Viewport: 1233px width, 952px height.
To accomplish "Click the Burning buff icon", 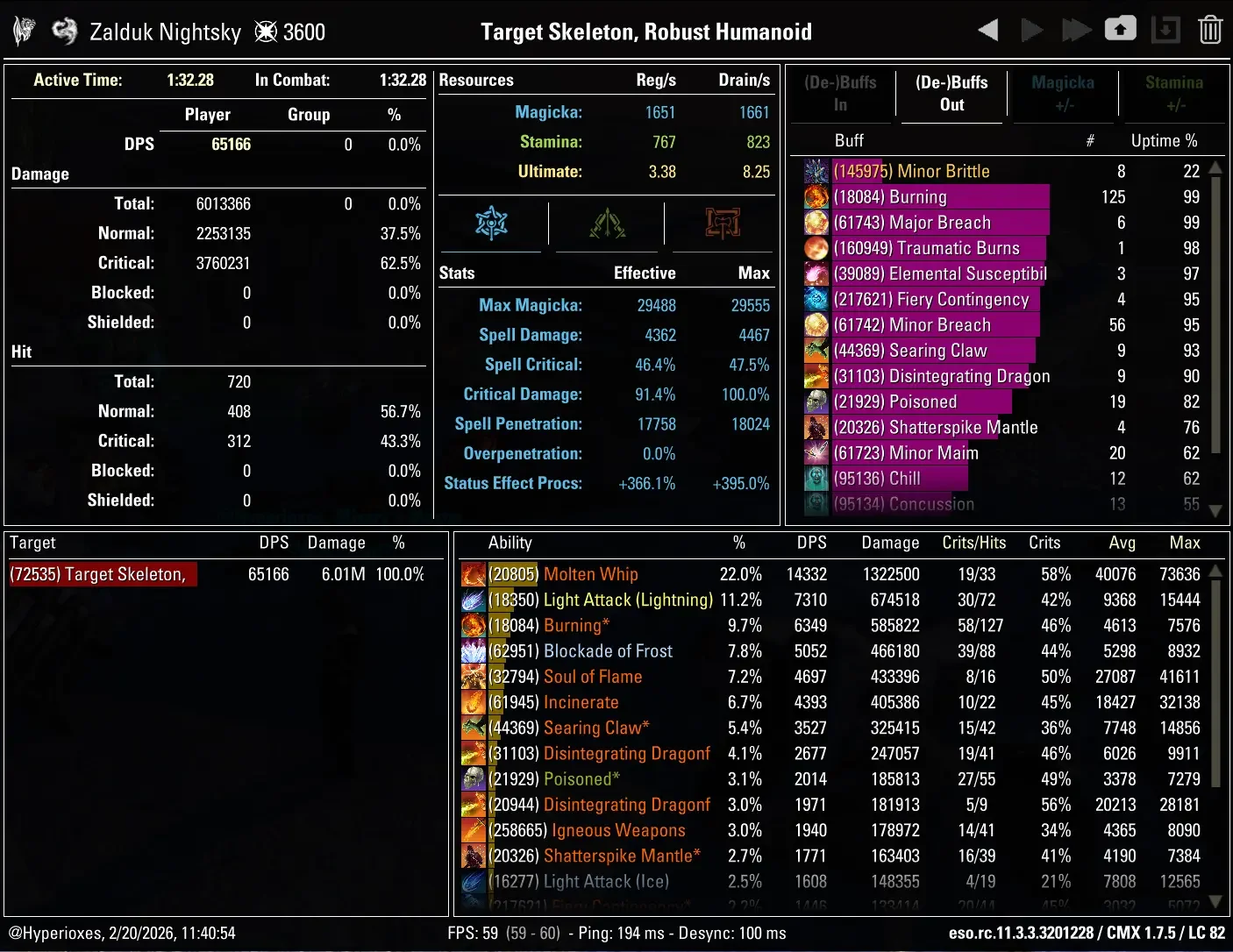I will coord(816,196).
